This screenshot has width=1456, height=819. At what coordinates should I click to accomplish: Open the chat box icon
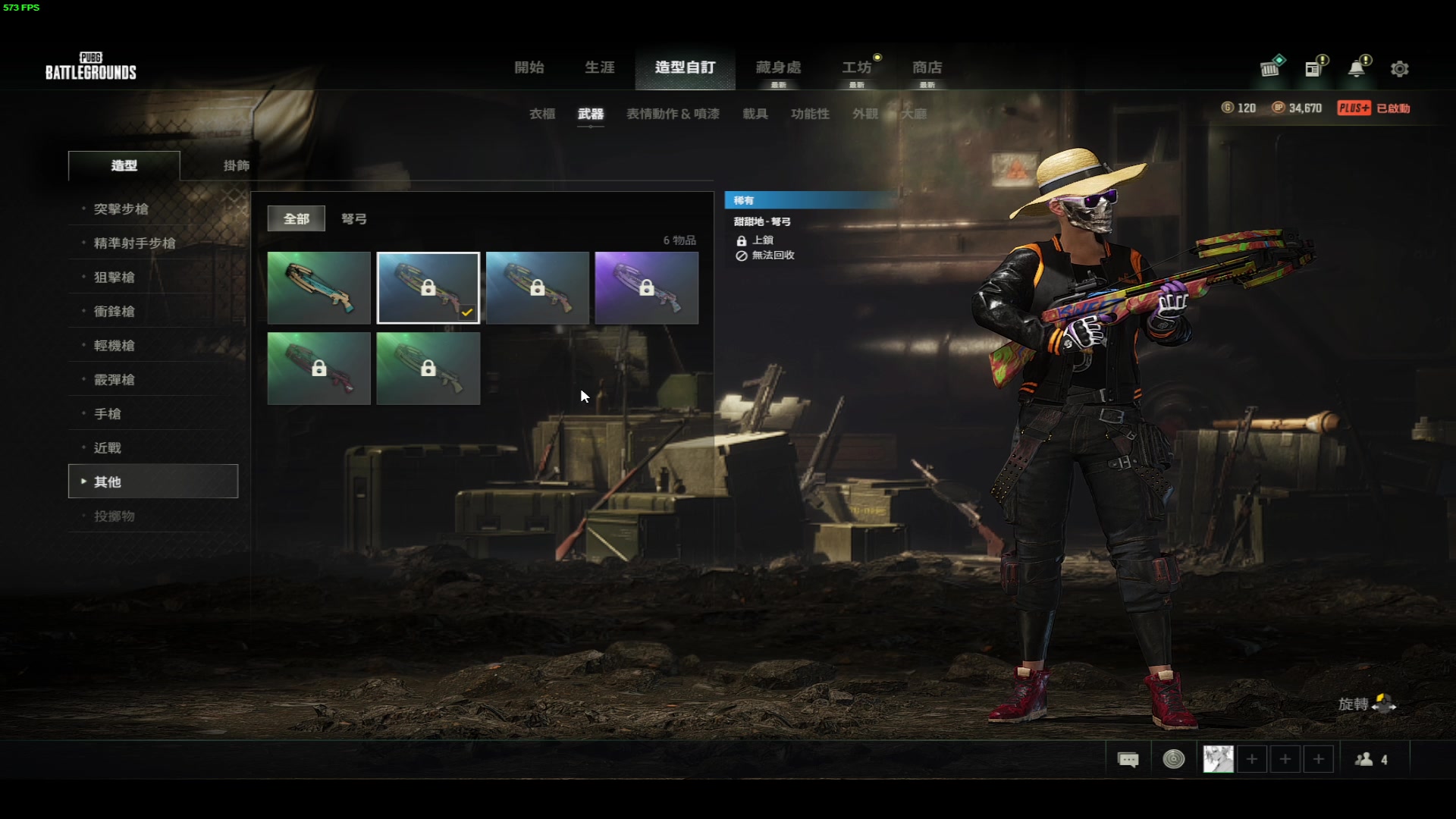(x=1128, y=759)
